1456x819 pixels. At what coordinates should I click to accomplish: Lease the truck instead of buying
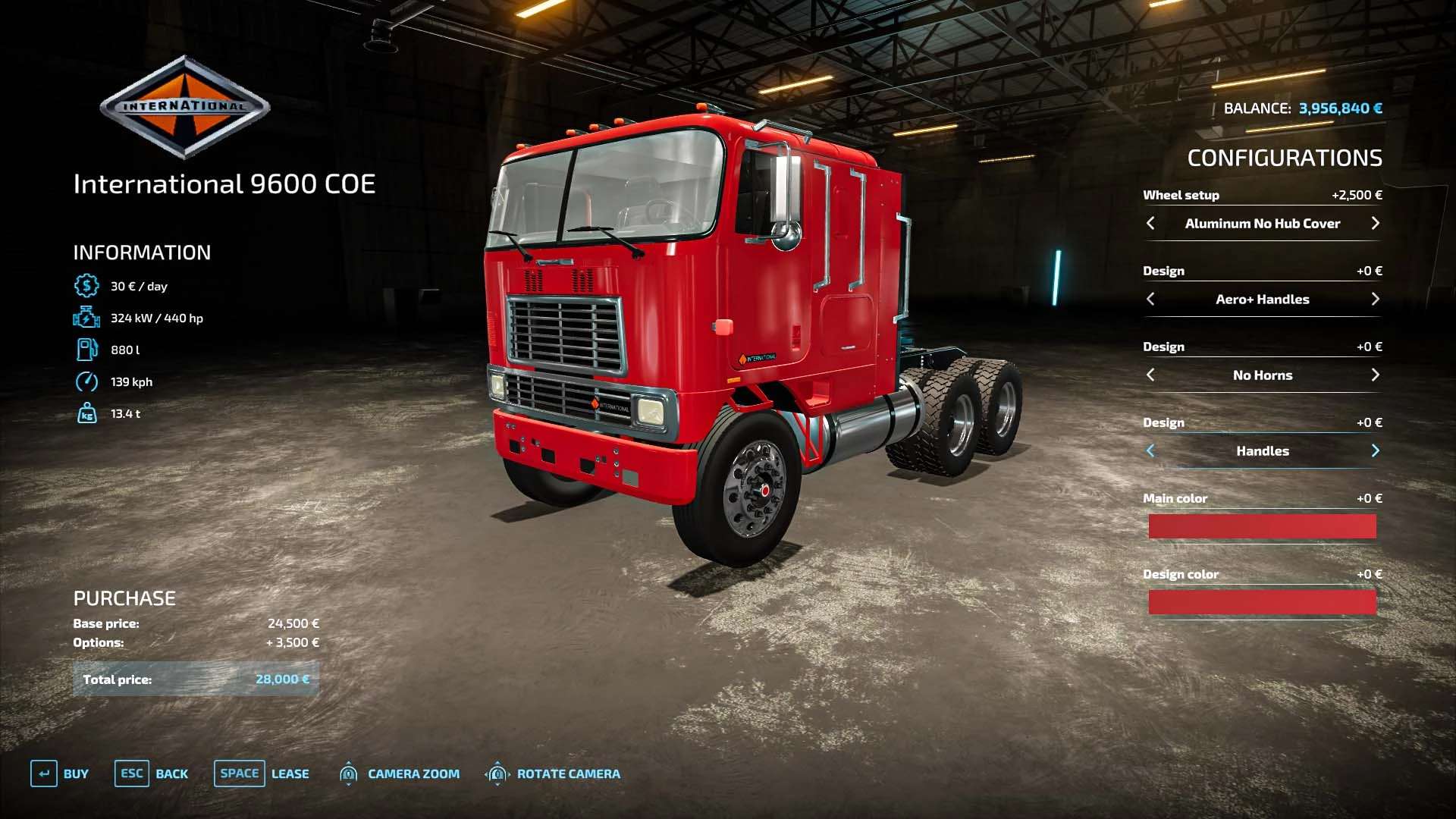[x=261, y=773]
